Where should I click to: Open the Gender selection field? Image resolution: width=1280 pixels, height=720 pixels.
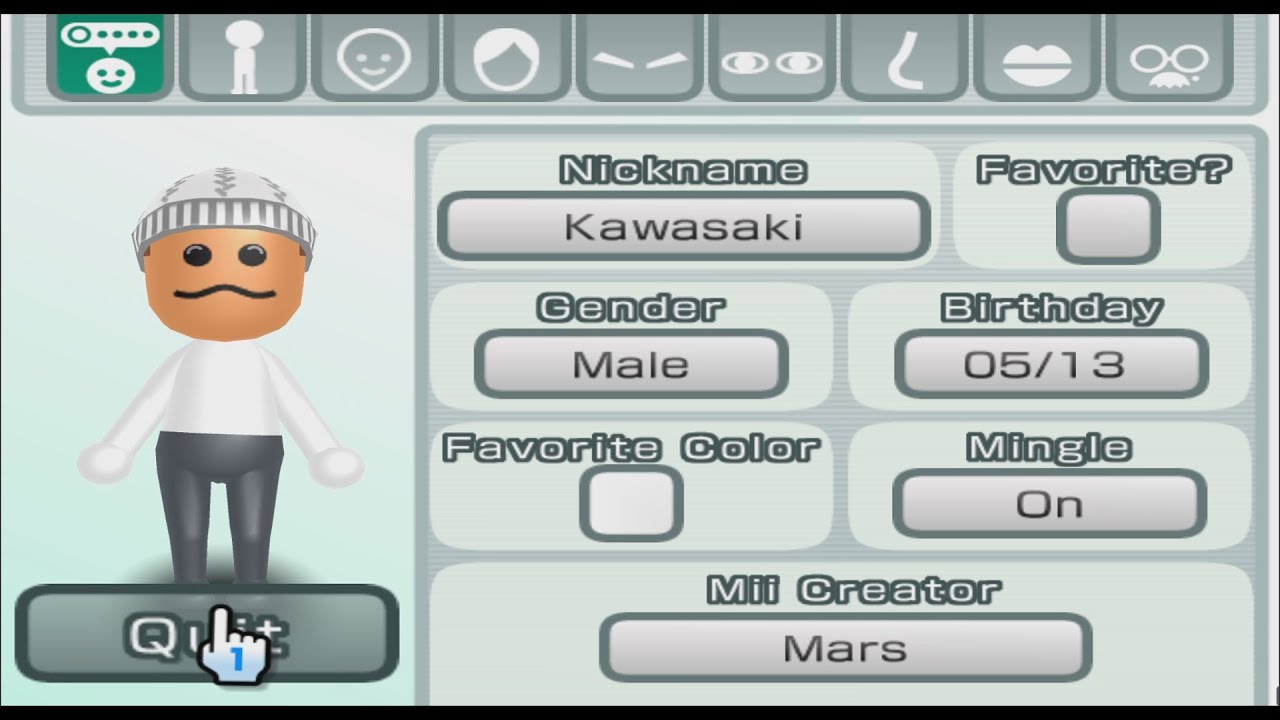[x=631, y=364]
